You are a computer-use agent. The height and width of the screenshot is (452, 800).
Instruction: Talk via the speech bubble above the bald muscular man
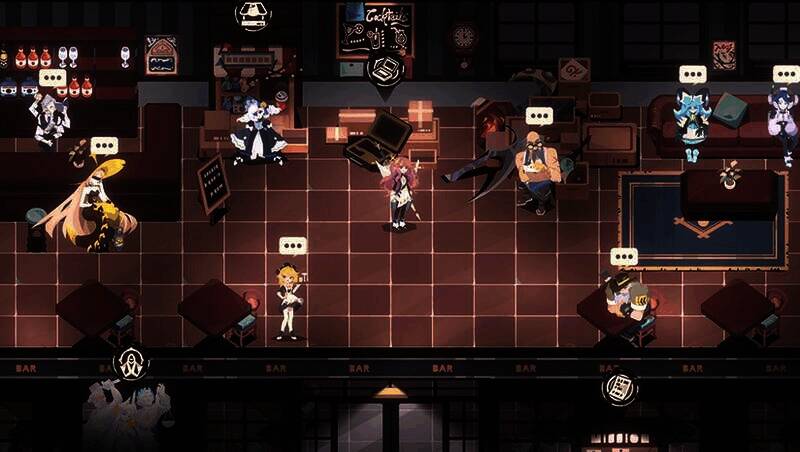tap(539, 115)
